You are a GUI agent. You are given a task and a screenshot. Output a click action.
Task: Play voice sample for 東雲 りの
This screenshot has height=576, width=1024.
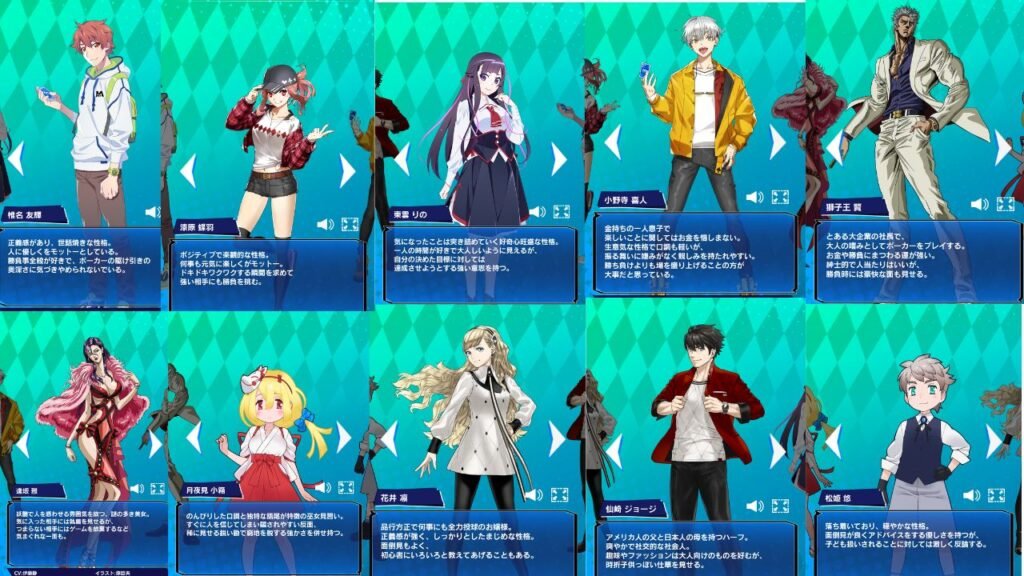(537, 212)
